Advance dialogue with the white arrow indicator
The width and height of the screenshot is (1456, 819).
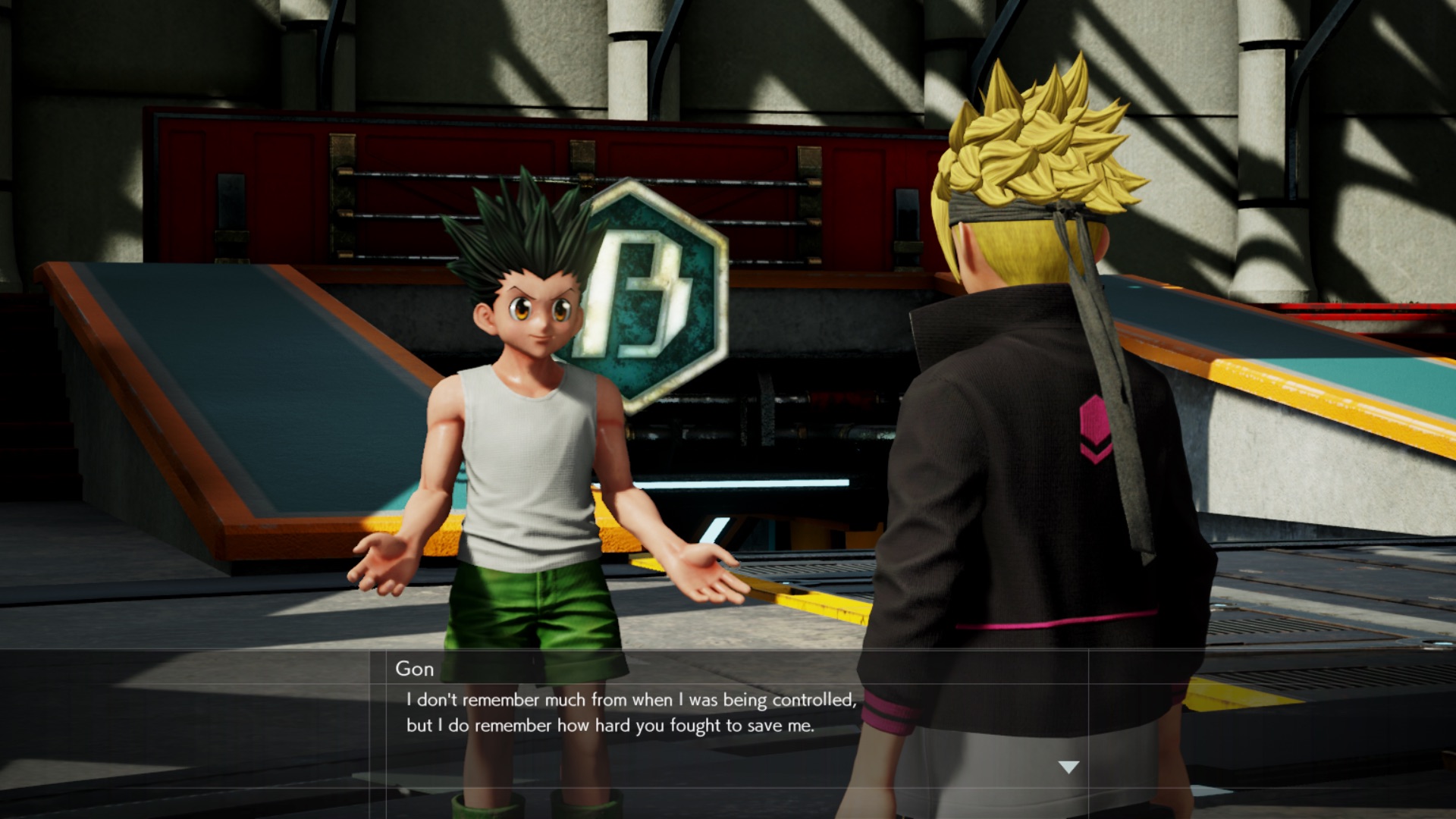coord(1068,767)
